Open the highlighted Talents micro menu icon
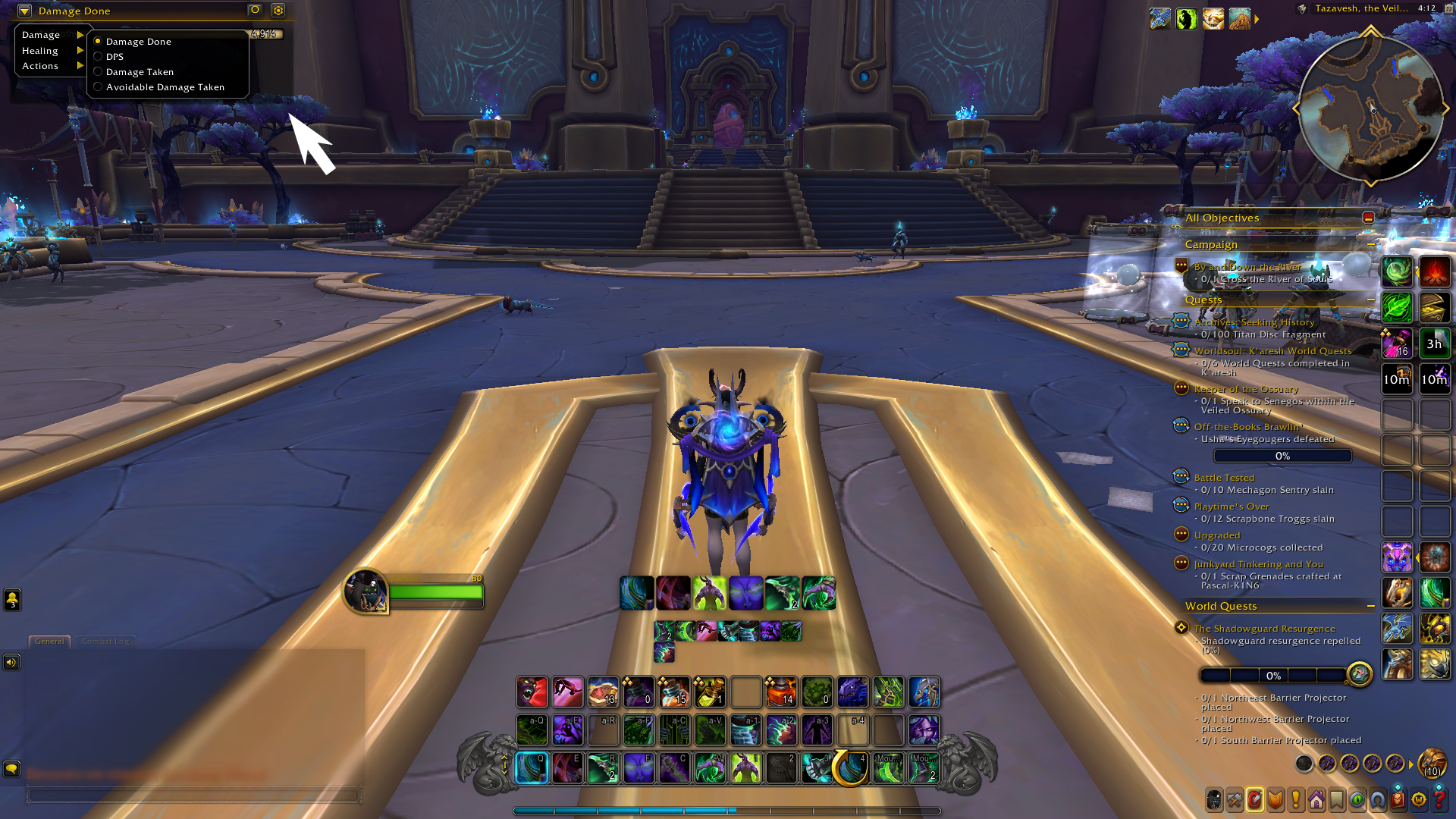1456x819 pixels. [x=1254, y=799]
